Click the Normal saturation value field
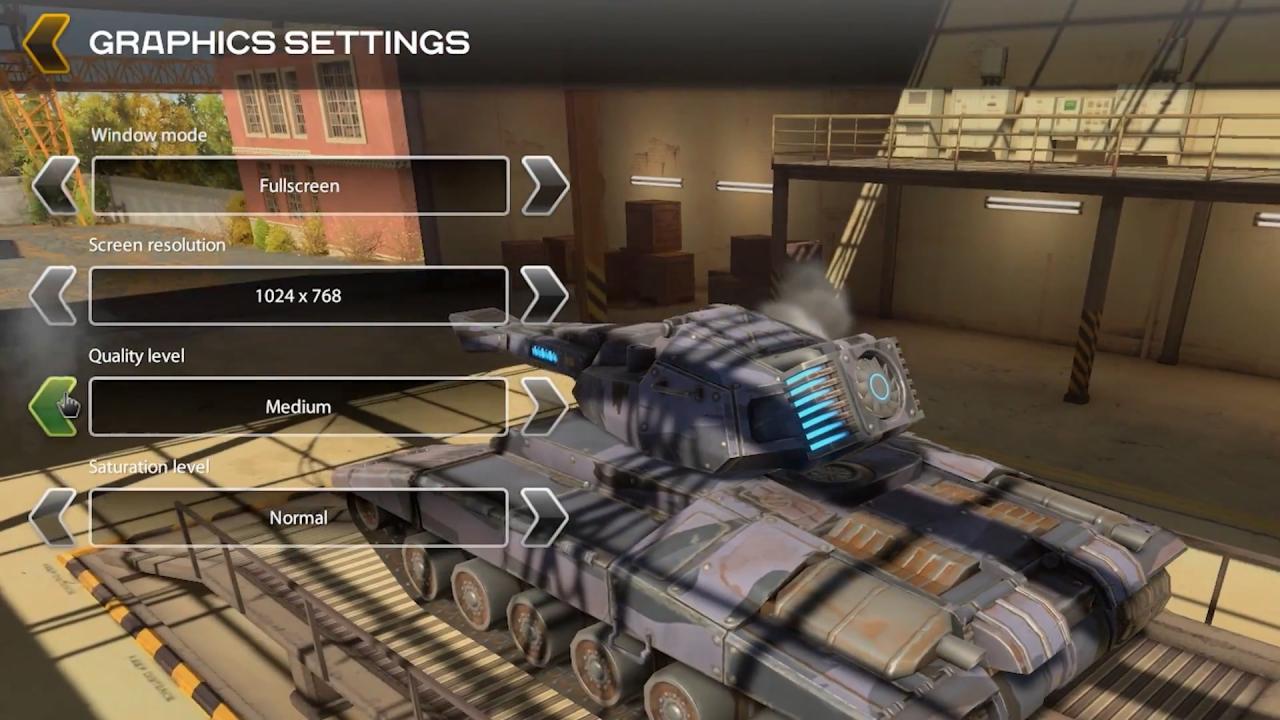 pyautogui.click(x=298, y=517)
